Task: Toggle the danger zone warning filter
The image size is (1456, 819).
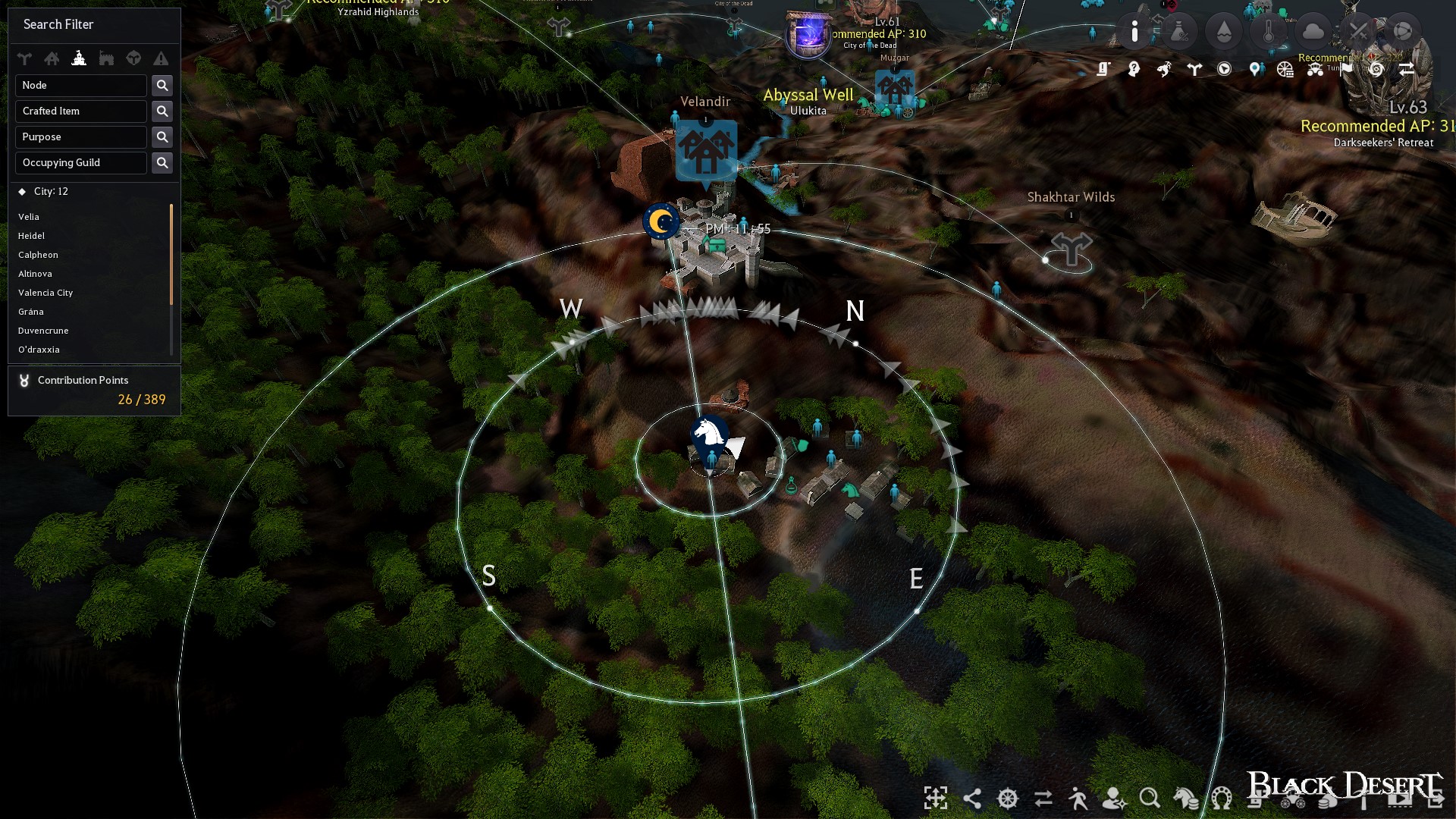Action: tap(161, 58)
